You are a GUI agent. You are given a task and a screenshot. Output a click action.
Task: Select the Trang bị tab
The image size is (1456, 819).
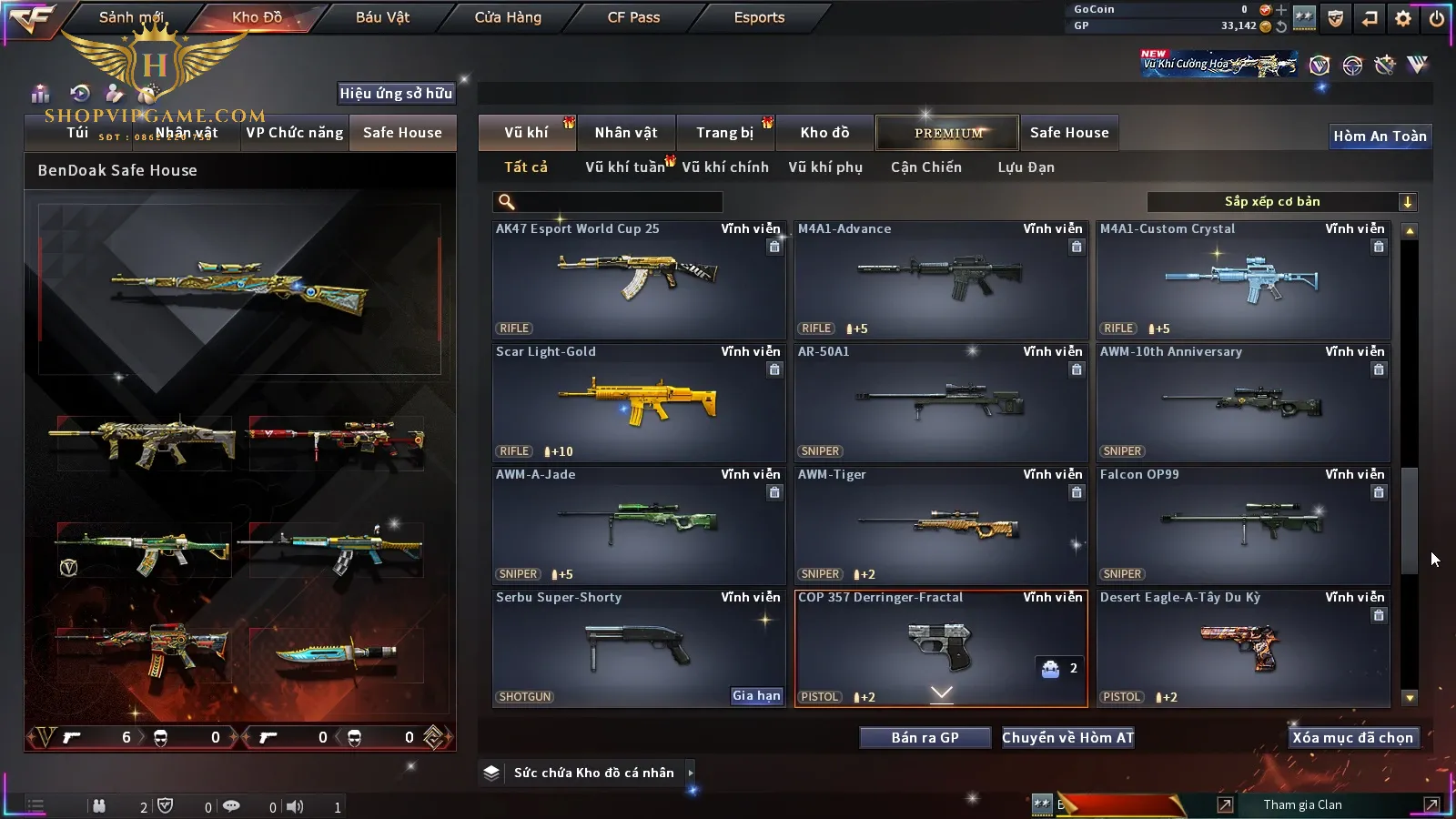pos(725,133)
